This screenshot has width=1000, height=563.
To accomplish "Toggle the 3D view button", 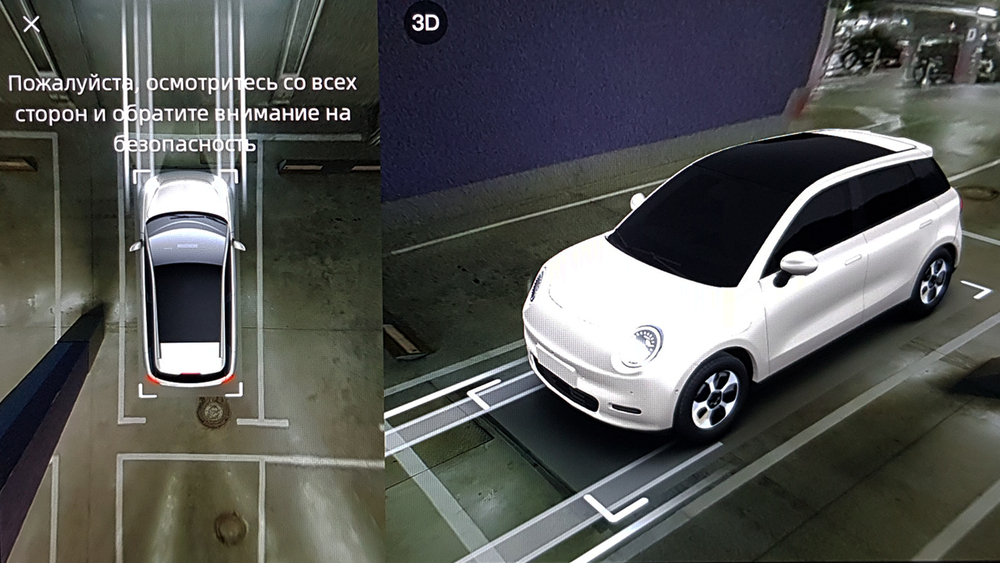I will click(425, 24).
